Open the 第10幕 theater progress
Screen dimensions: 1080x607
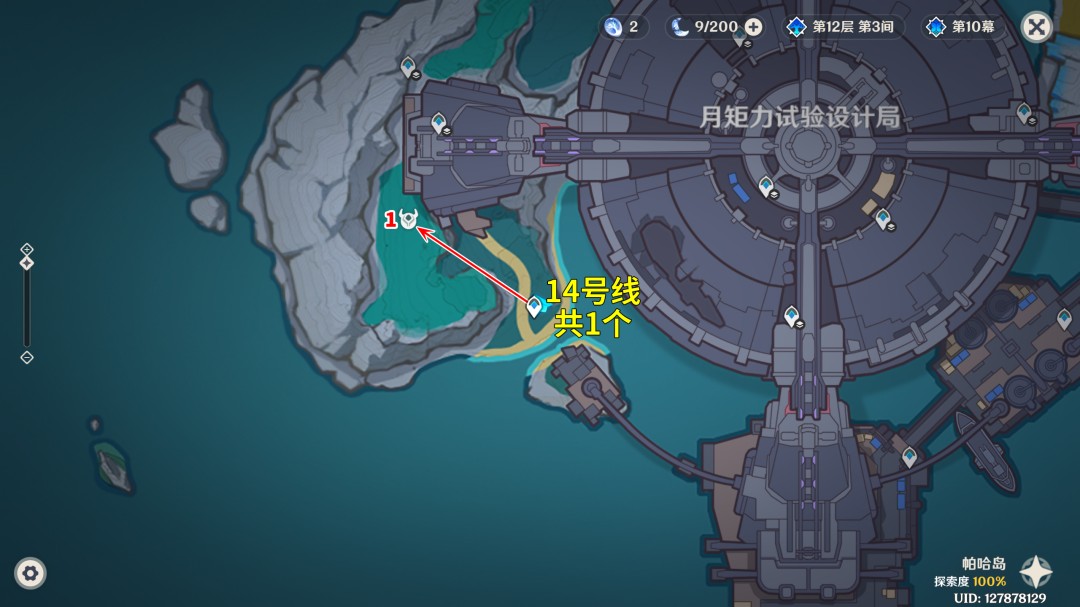pyautogui.click(x=961, y=27)
